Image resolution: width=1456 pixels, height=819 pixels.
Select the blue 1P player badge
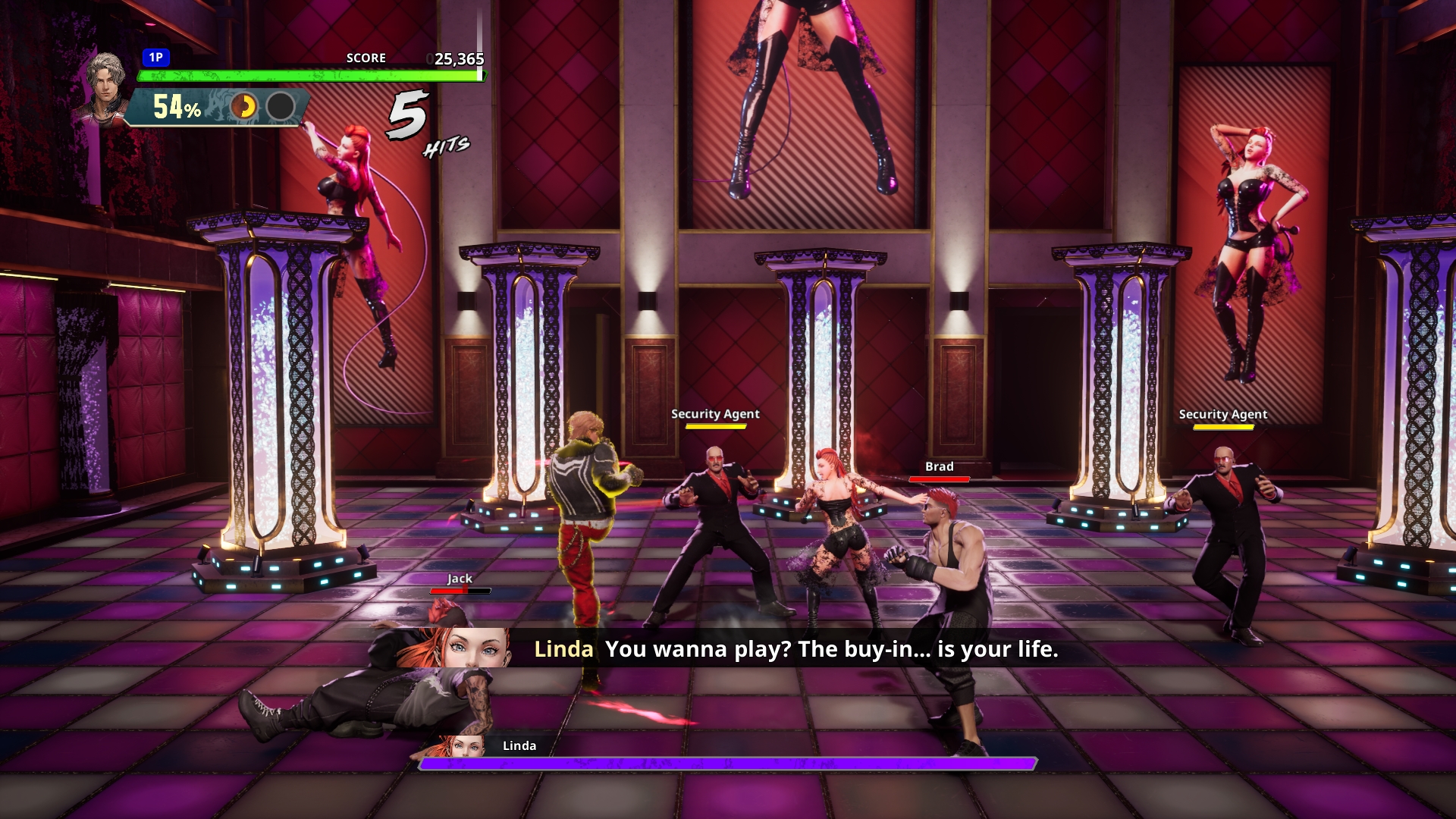(x=155, y=58)
